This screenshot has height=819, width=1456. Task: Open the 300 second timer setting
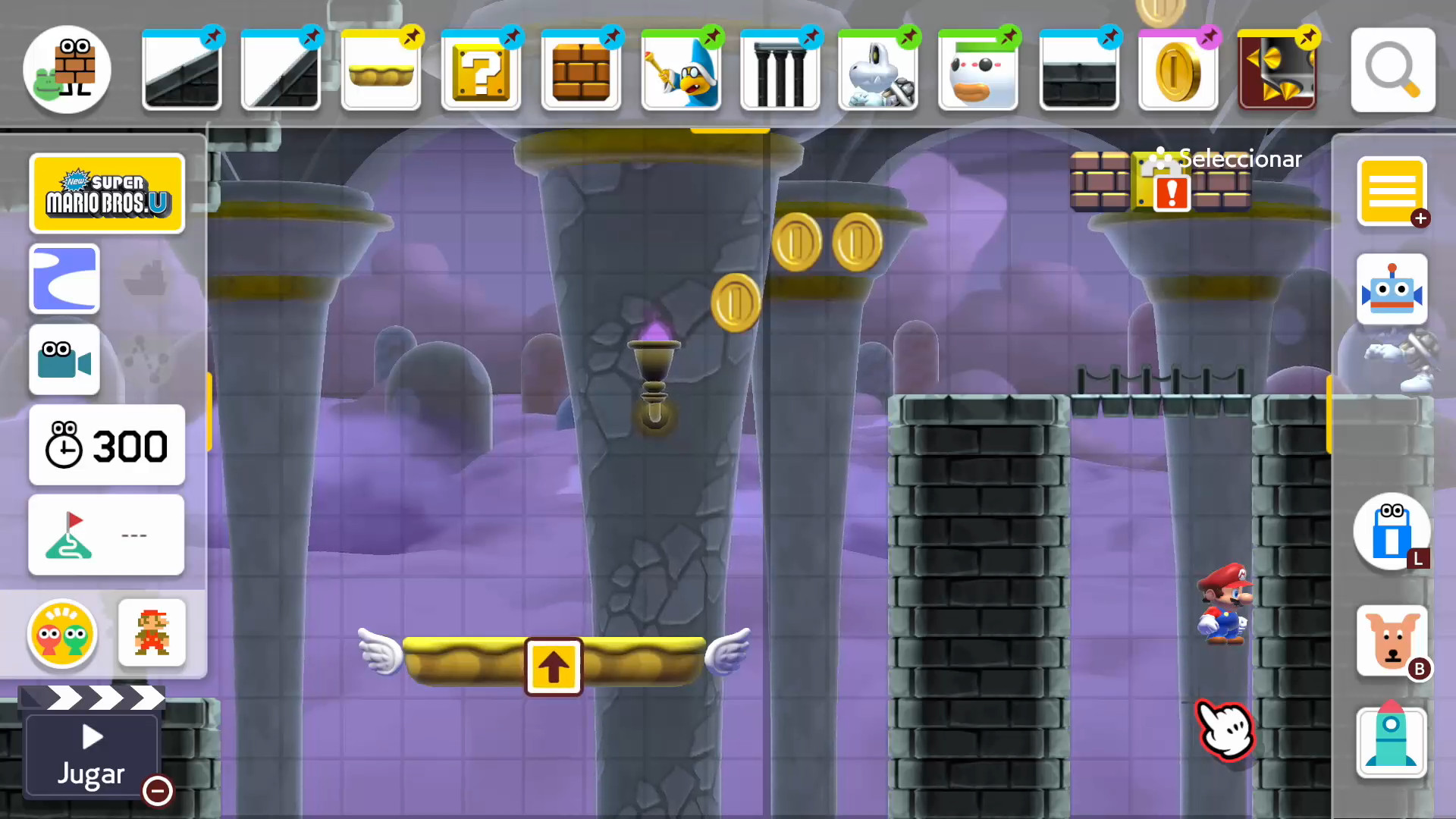pyautogui.click(x=107, y=446)
